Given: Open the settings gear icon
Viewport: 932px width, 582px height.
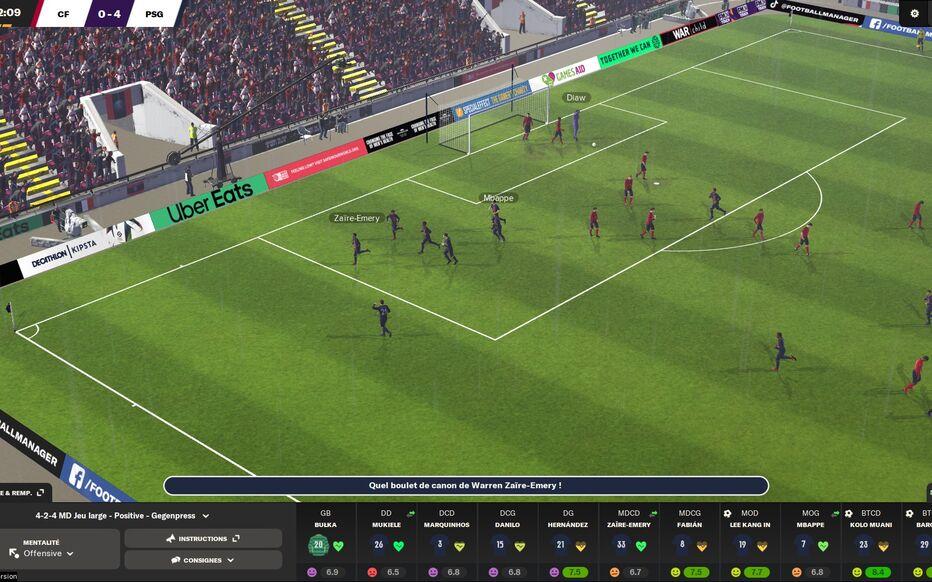Looking at the screenshot, I should 914,13.
